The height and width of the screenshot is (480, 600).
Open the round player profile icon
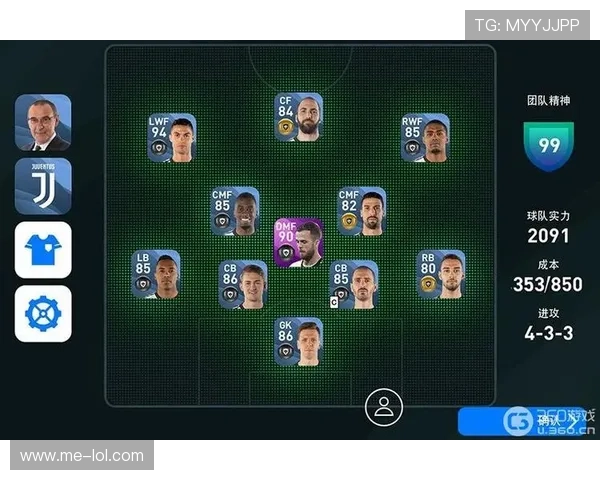(382, 406)
